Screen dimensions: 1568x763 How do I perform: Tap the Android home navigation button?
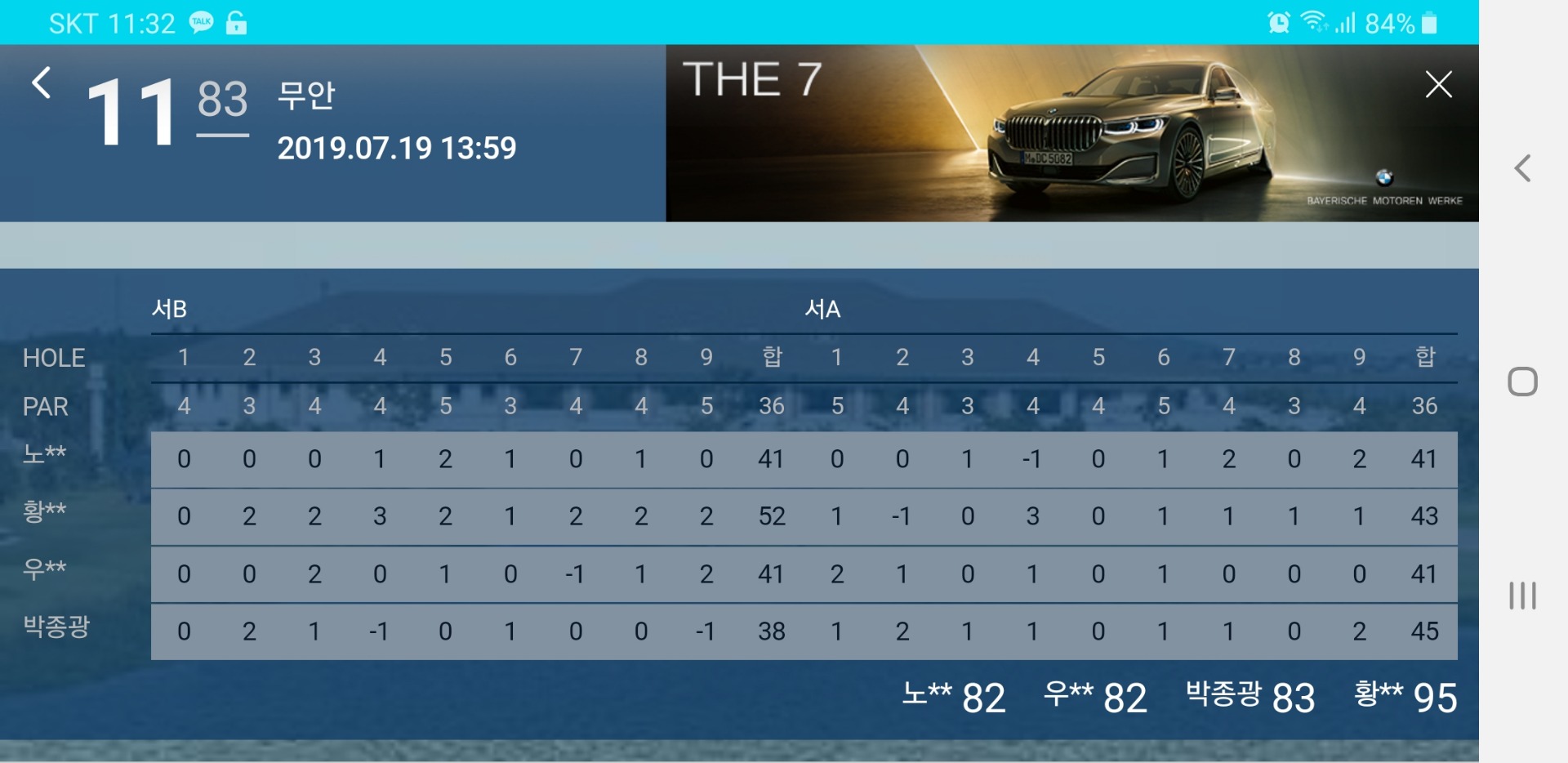1522,381
